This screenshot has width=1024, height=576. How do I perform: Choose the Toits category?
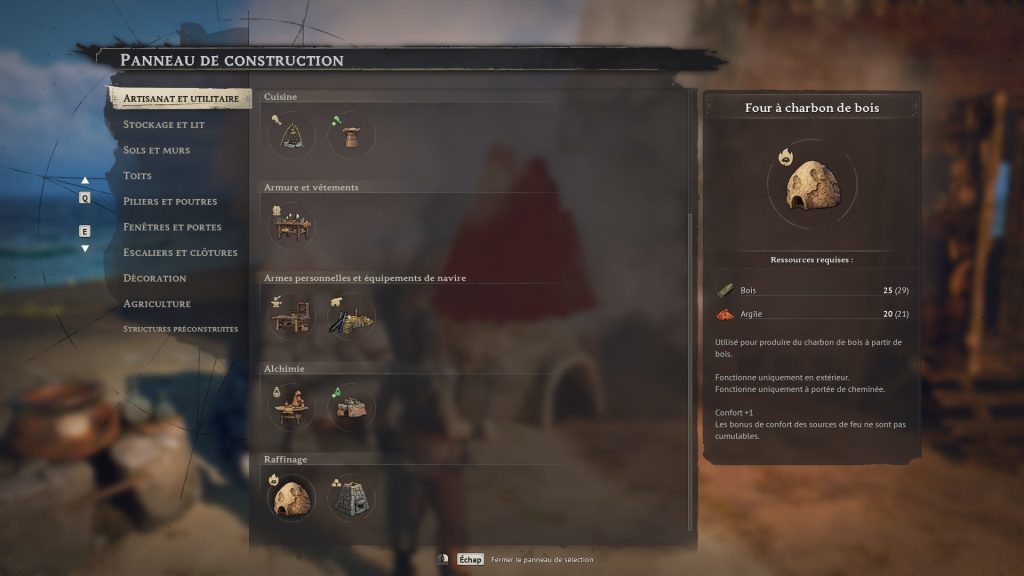coord(138,176)
